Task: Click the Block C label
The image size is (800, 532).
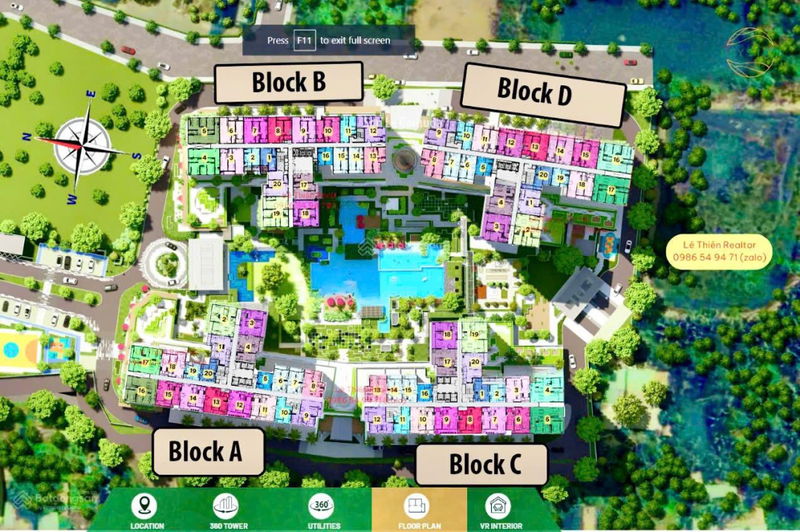Action: point(483,464)
